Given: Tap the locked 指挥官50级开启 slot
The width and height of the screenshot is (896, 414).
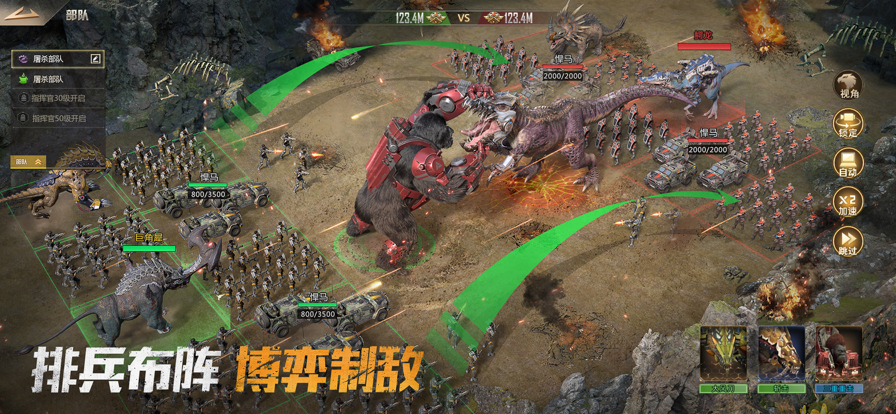Looking at the screenshot, I should [x=57, y=118].
